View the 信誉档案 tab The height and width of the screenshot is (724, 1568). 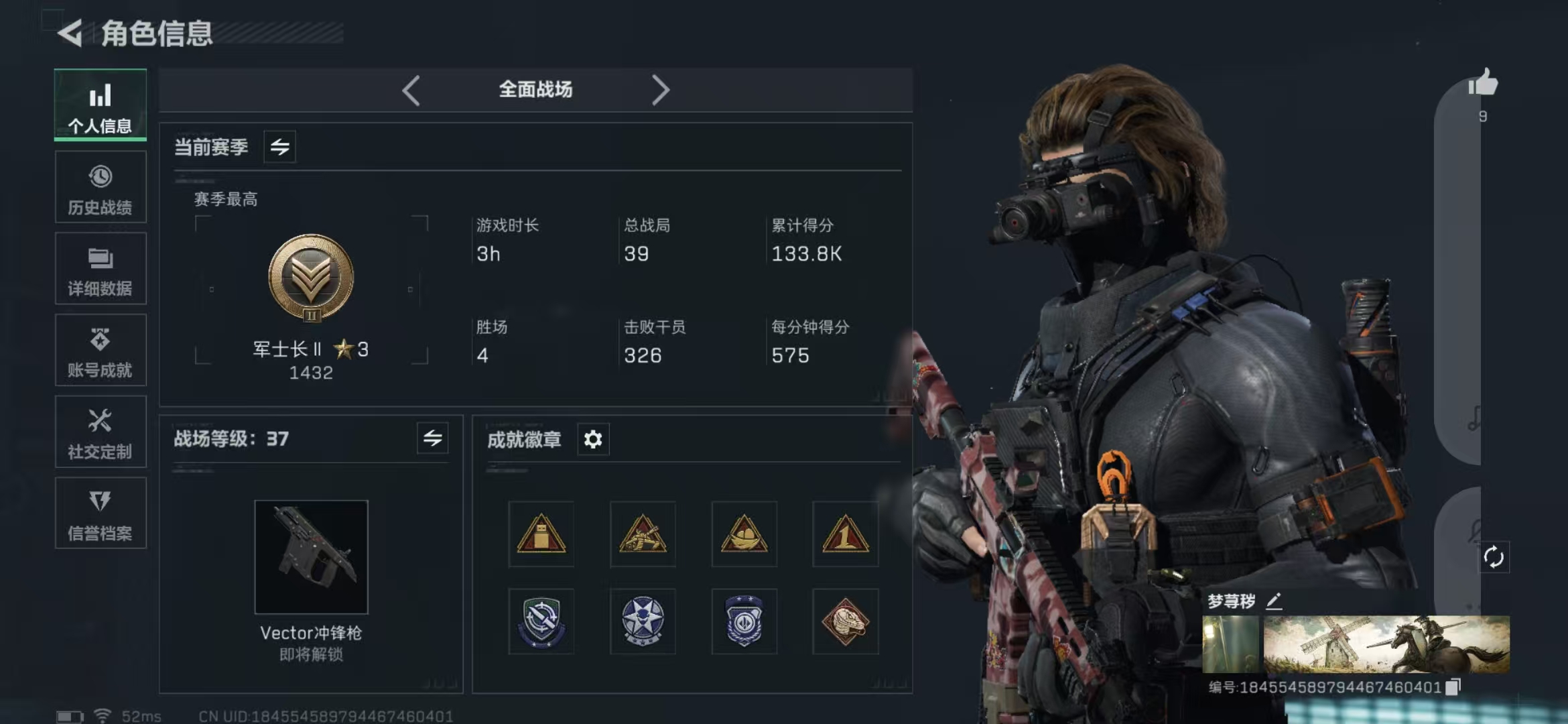coord(101,514)
